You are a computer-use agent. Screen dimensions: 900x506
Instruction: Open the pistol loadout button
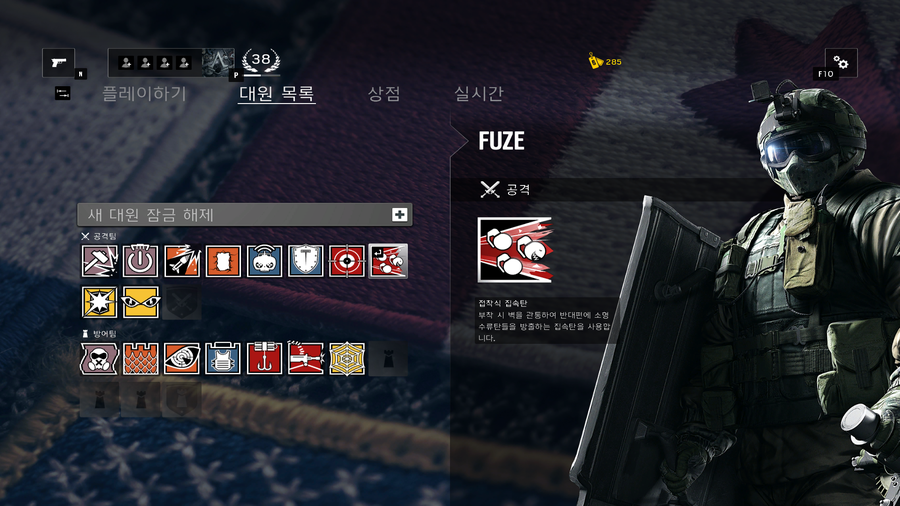(58, 63)
